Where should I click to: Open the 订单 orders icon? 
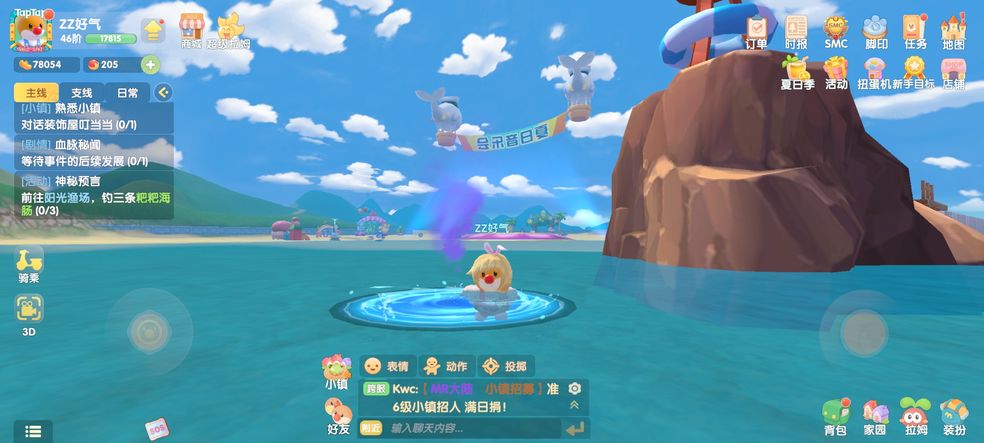(757, 31)
